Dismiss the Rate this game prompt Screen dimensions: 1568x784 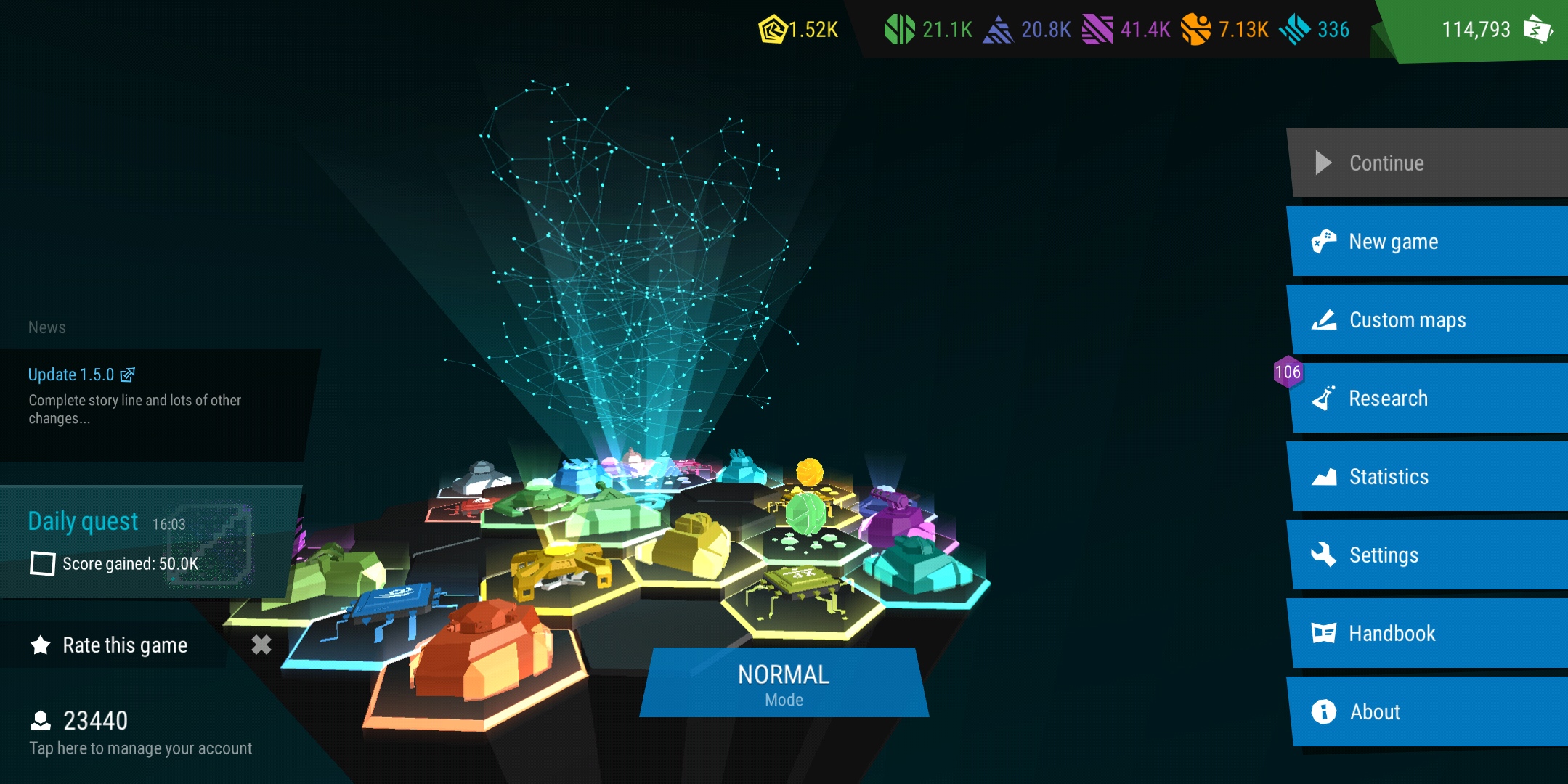[x=261, y=645]
